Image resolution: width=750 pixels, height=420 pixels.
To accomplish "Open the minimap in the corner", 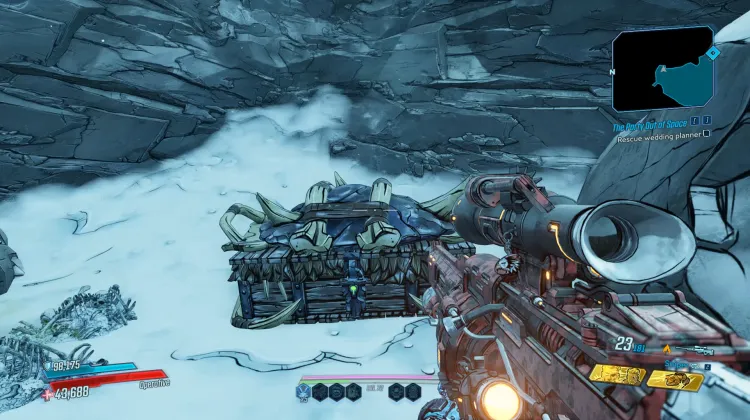I will [x=662, y=69].
